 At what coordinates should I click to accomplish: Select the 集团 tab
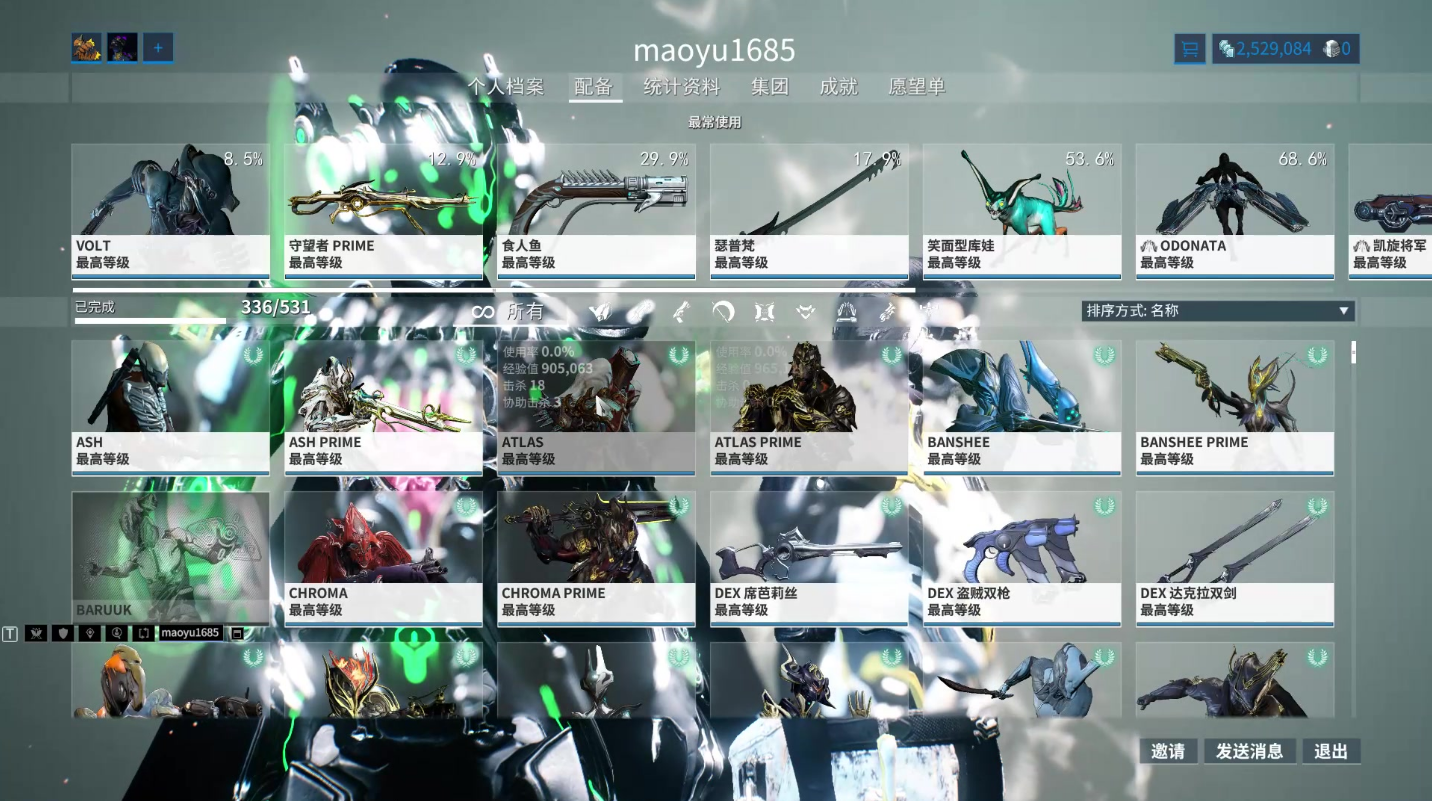coord(770,87)
